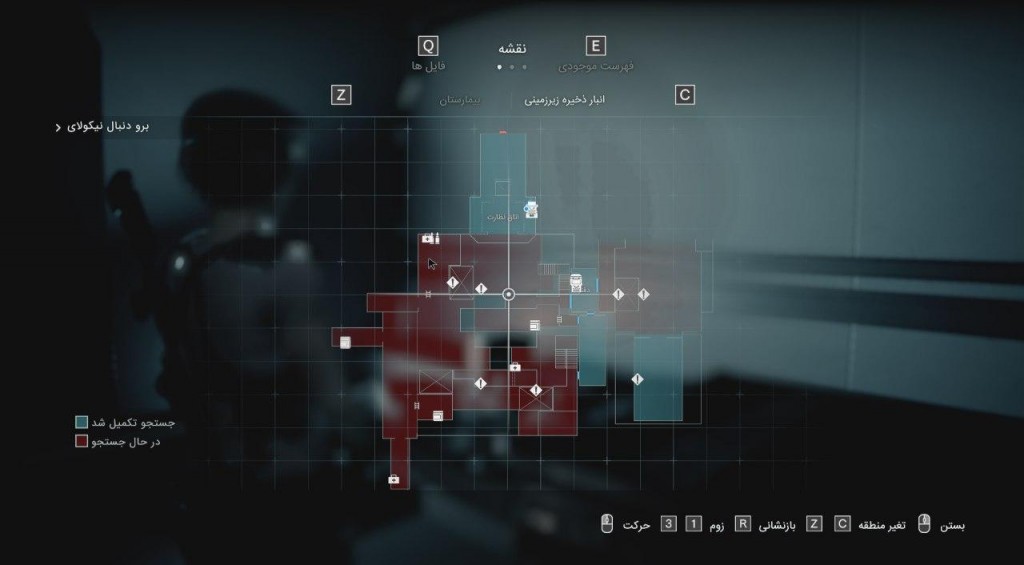The image size is (1024, 565).
Task: Select the نقشه (Map) tab title
Action: pos(512,48)
